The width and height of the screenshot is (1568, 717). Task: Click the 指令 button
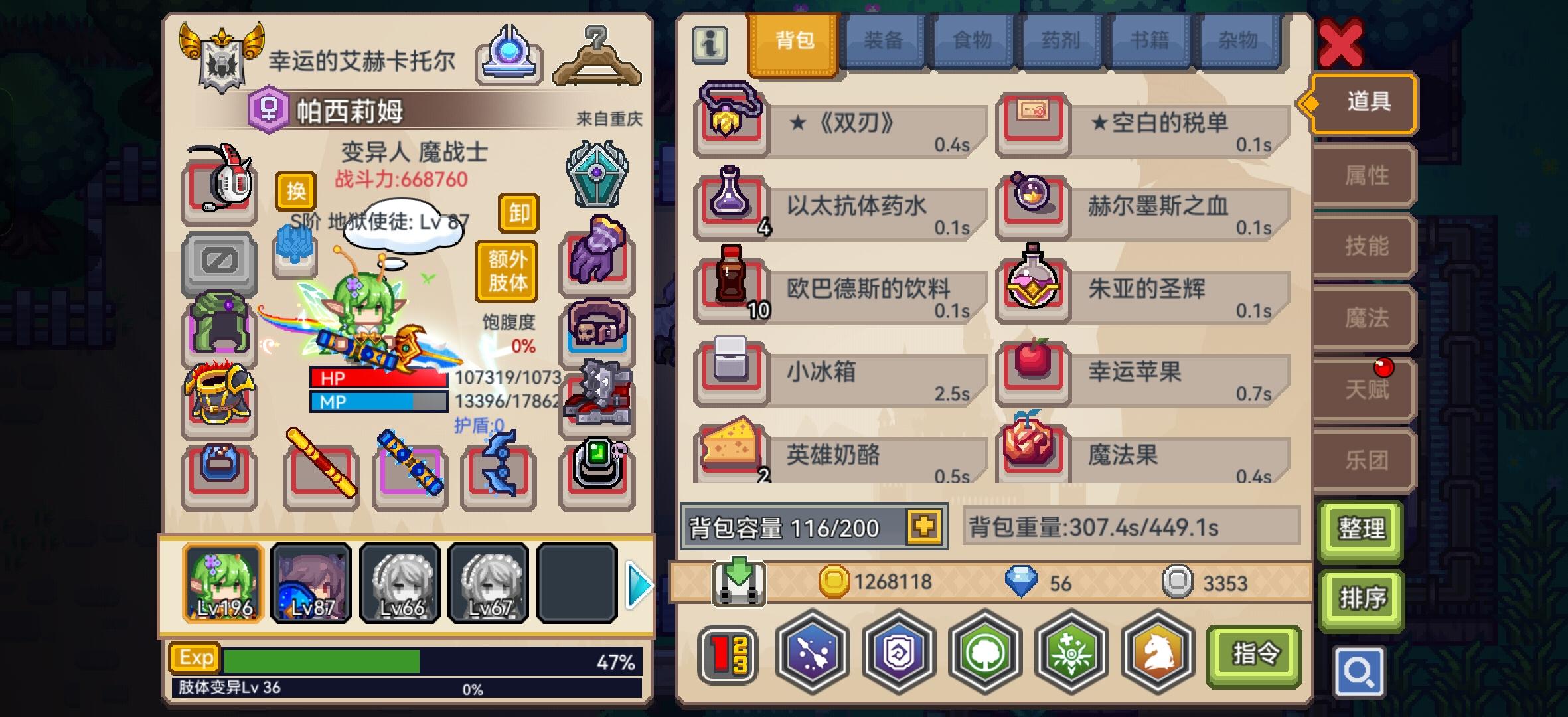point(1253,653)
